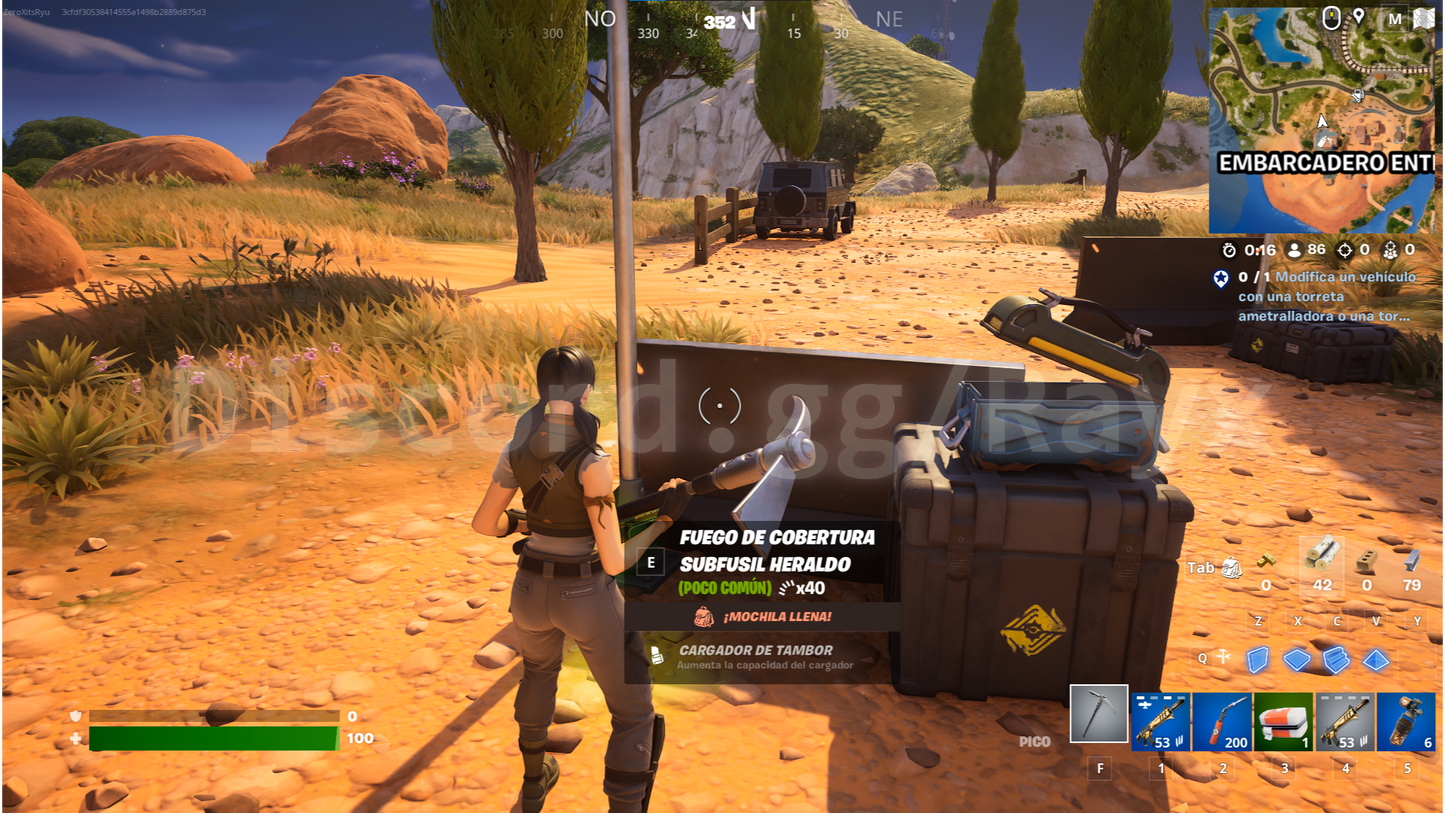1445x813 pixels.
Task: Select the blowtorch with 200 fuel
Action: [x=1222, y=721]
